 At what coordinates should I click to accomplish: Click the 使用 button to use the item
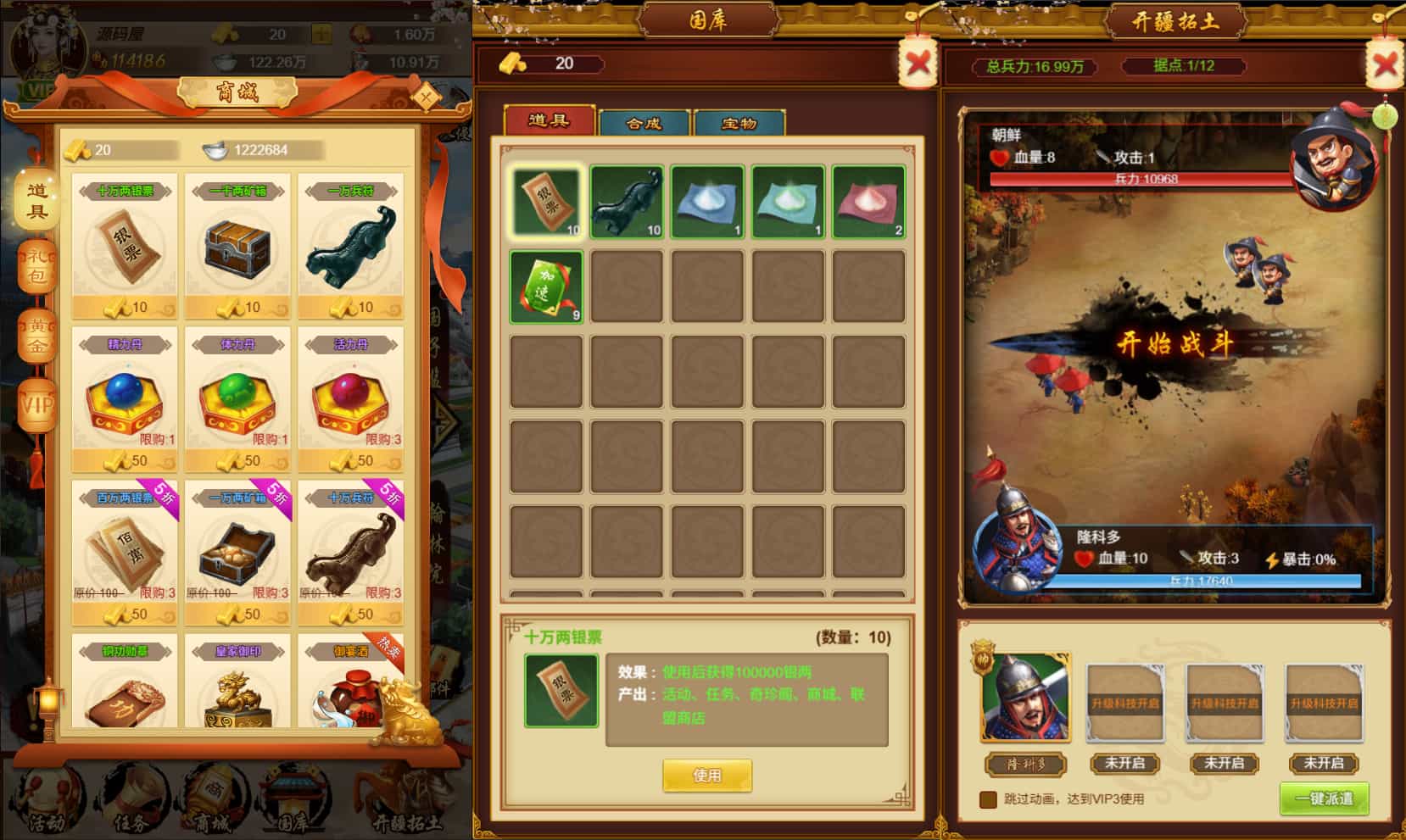pyautogui.click(x=708, y=775)
